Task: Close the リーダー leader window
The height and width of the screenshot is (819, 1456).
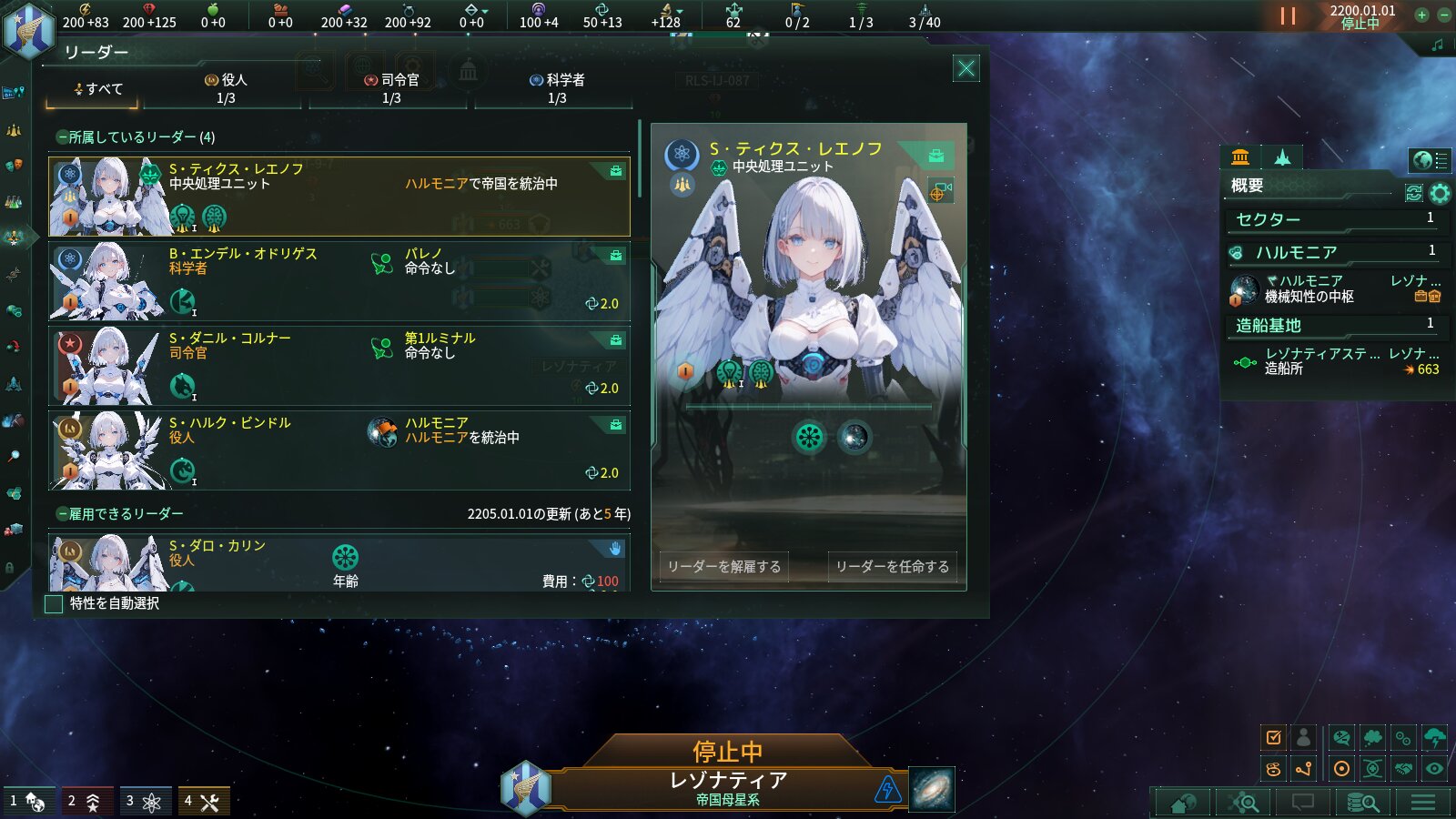Action: (x=966, y=68)
